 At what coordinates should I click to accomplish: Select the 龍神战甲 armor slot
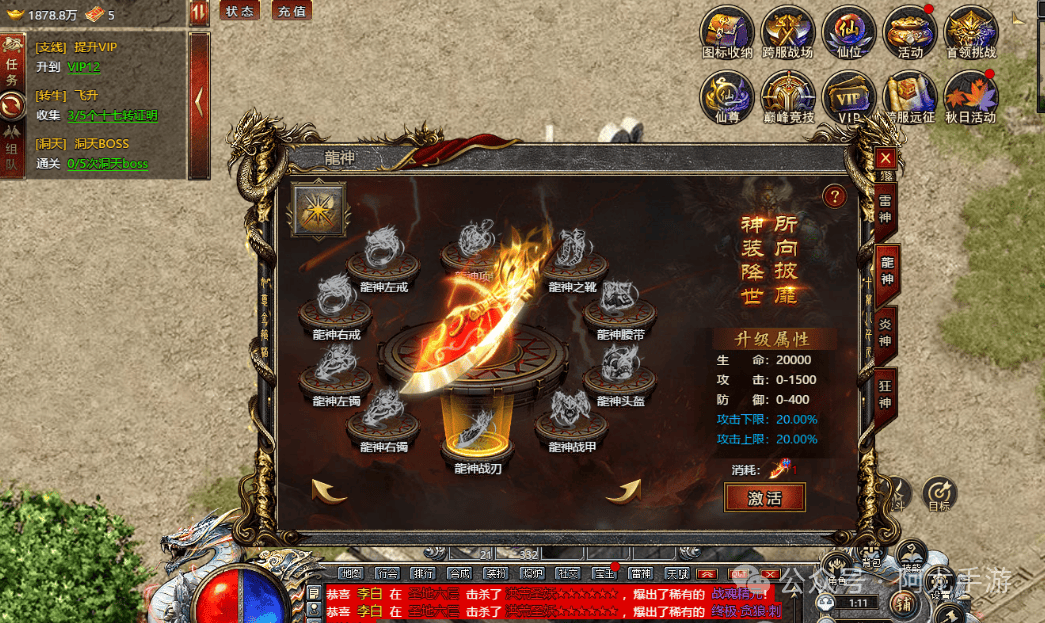(x=572, y=418)
